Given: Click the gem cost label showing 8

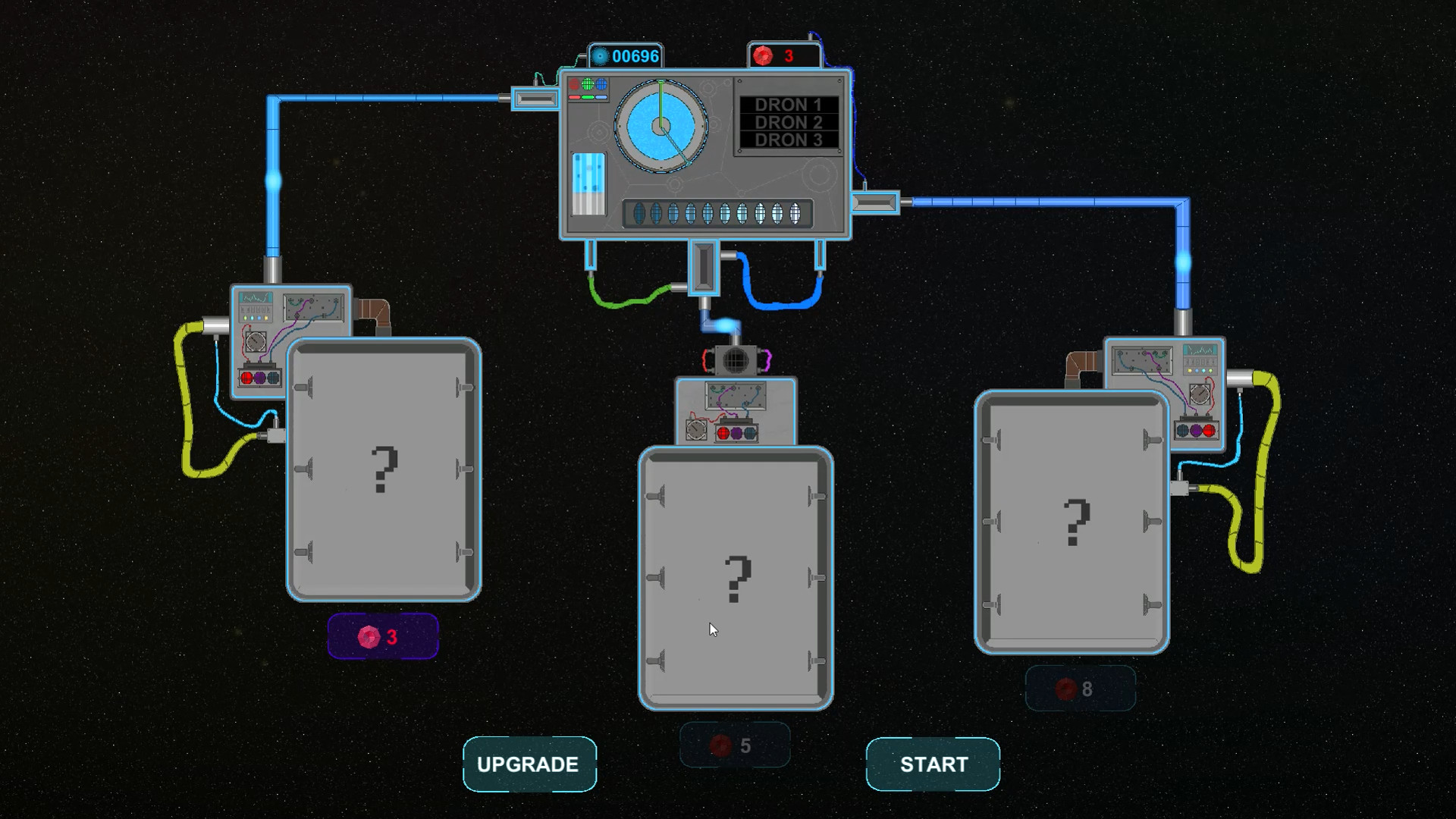Looking at the screenshot, I should coord(1081,688).
